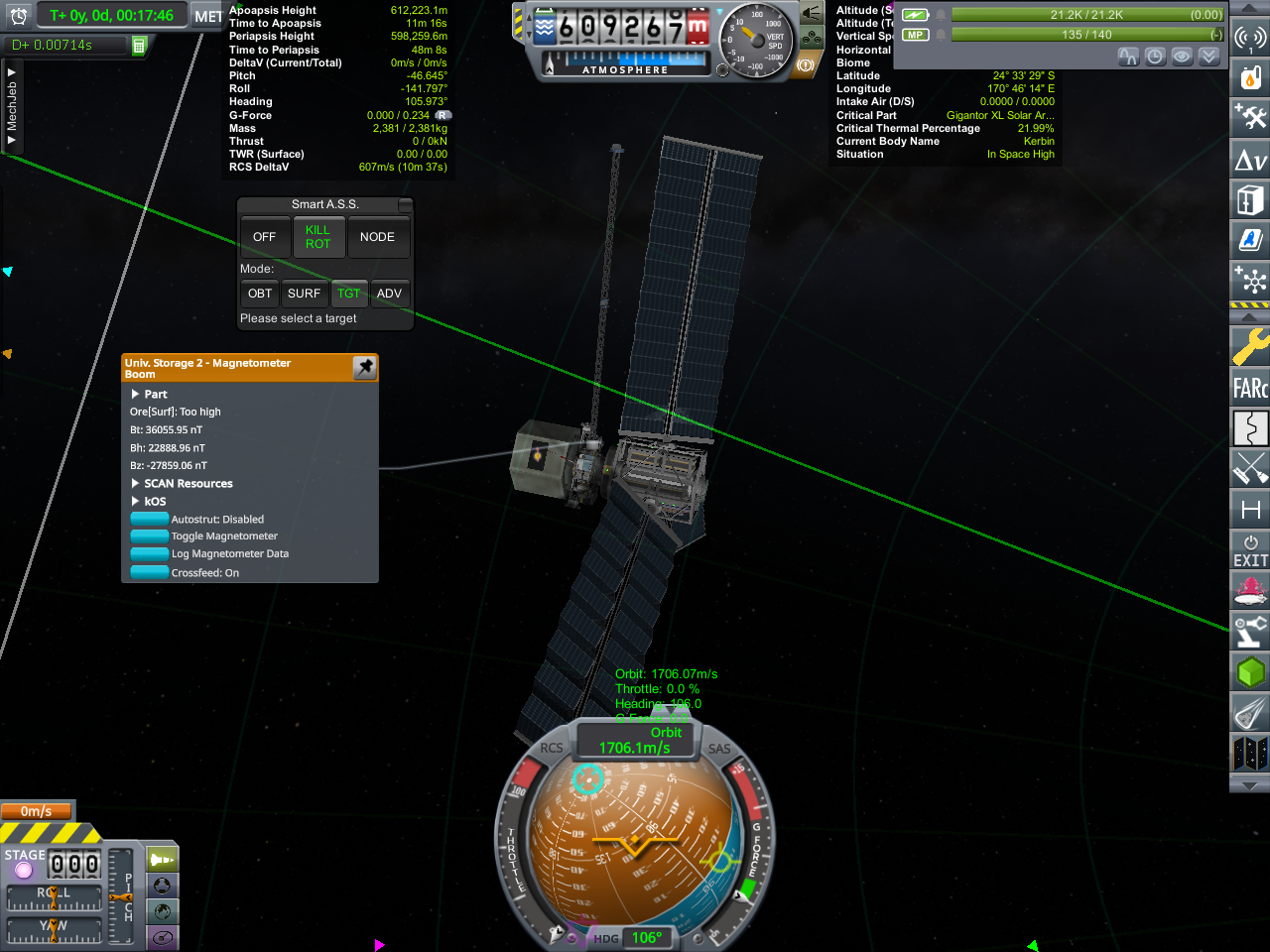Cycle the navball Orbit speed display
1270x952 pixels.
(635, 741)
